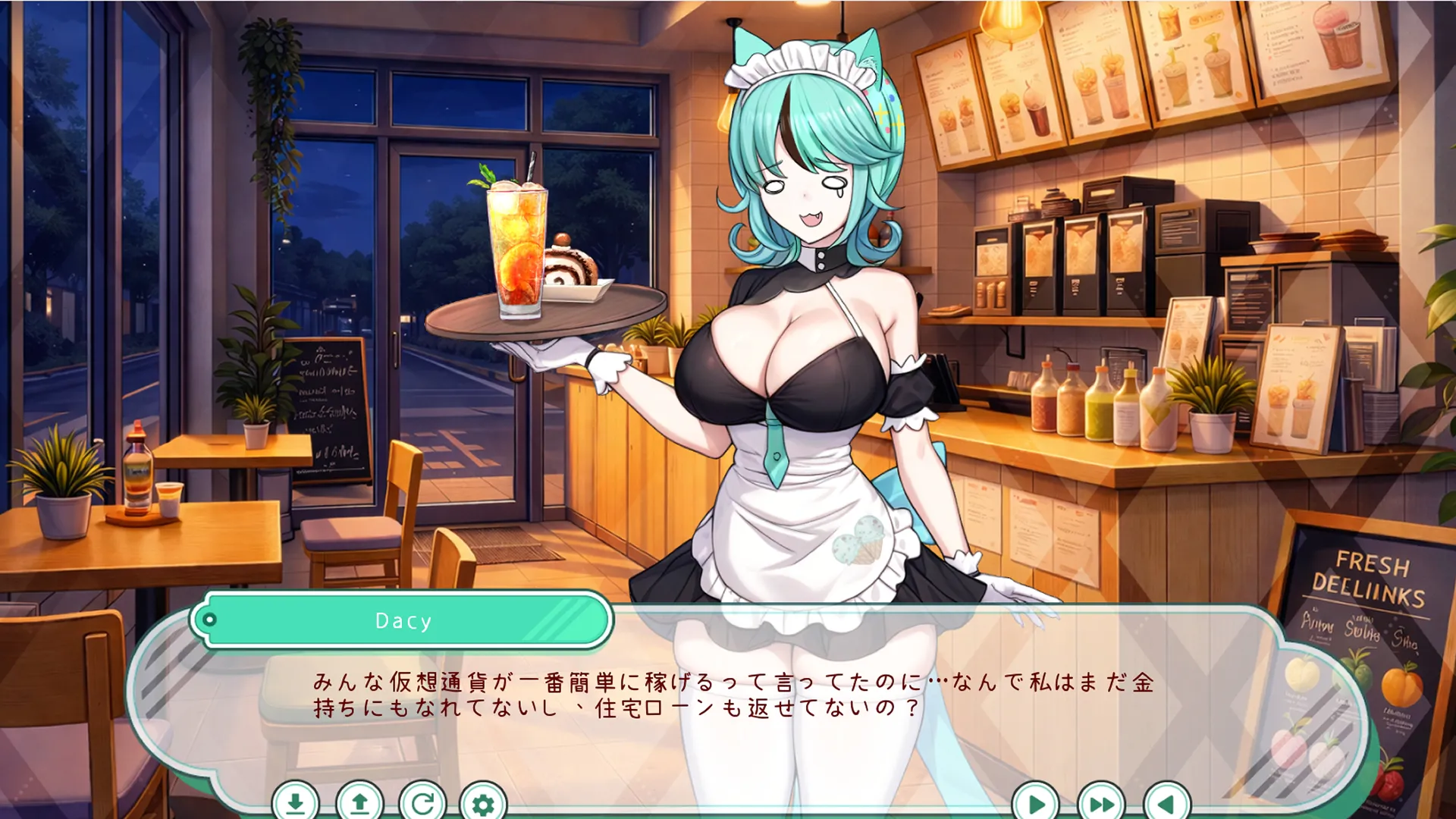Skip dialogue with the fast-forward button
The height and width of the screenshot is (819, 1456).
coord(1101,802)
